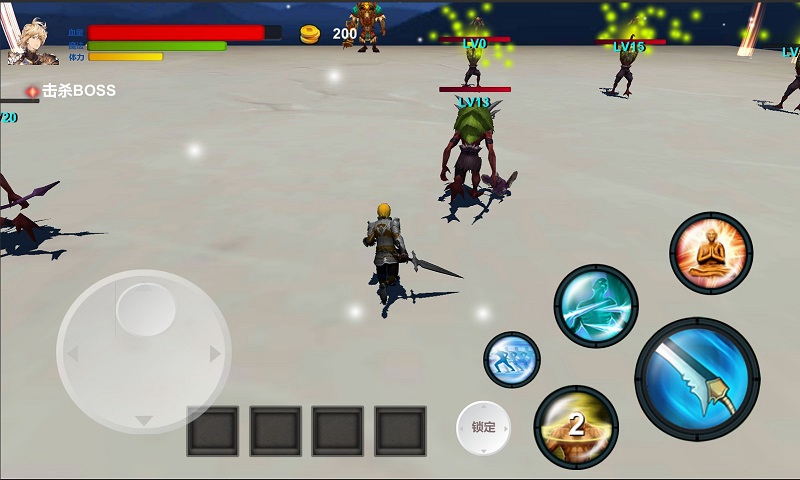
Task: Click the virtual joystick thumb knob
Action: coord(146,307)
